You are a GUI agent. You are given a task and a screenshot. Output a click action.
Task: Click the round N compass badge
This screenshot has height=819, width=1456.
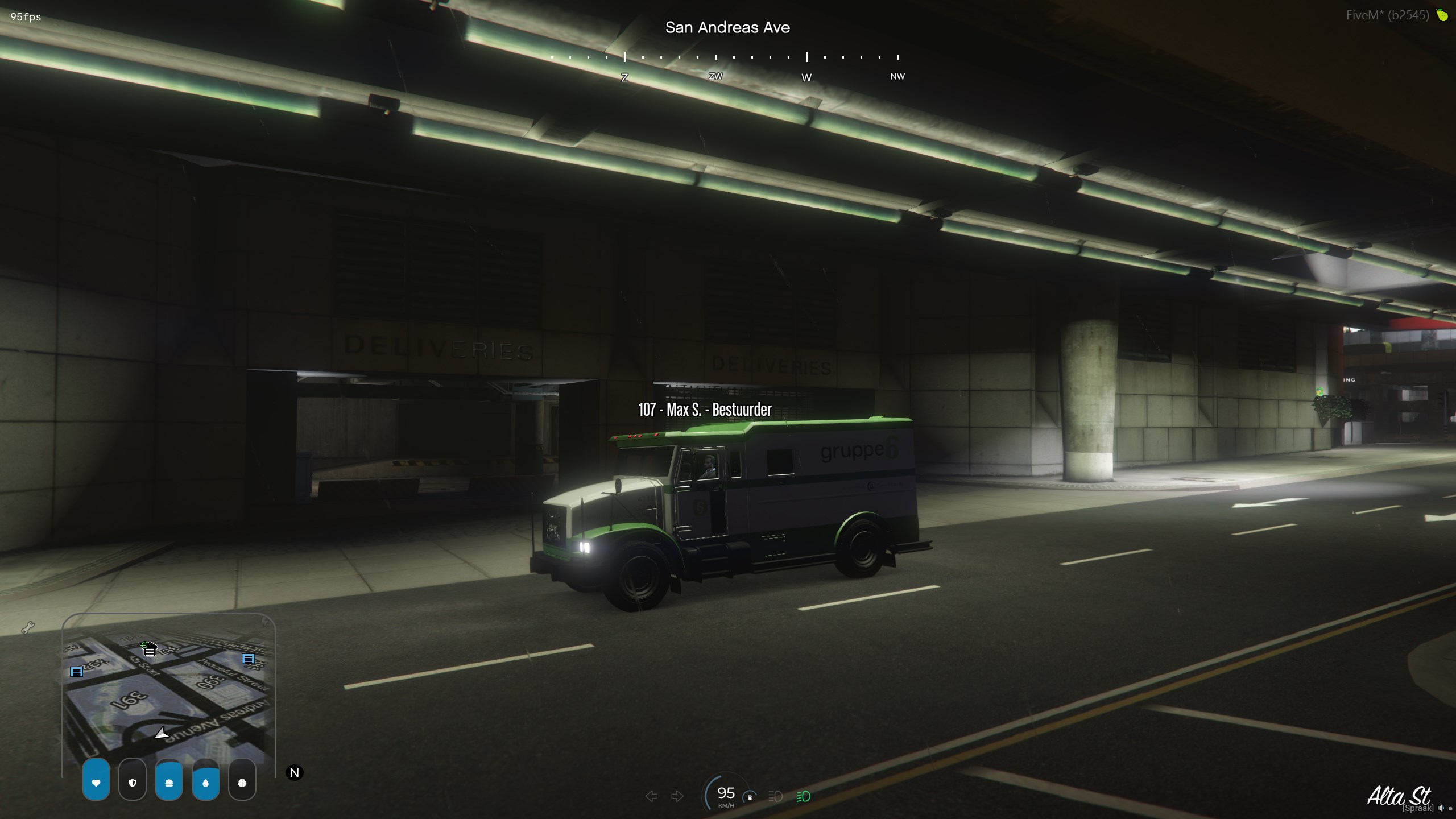295,773
